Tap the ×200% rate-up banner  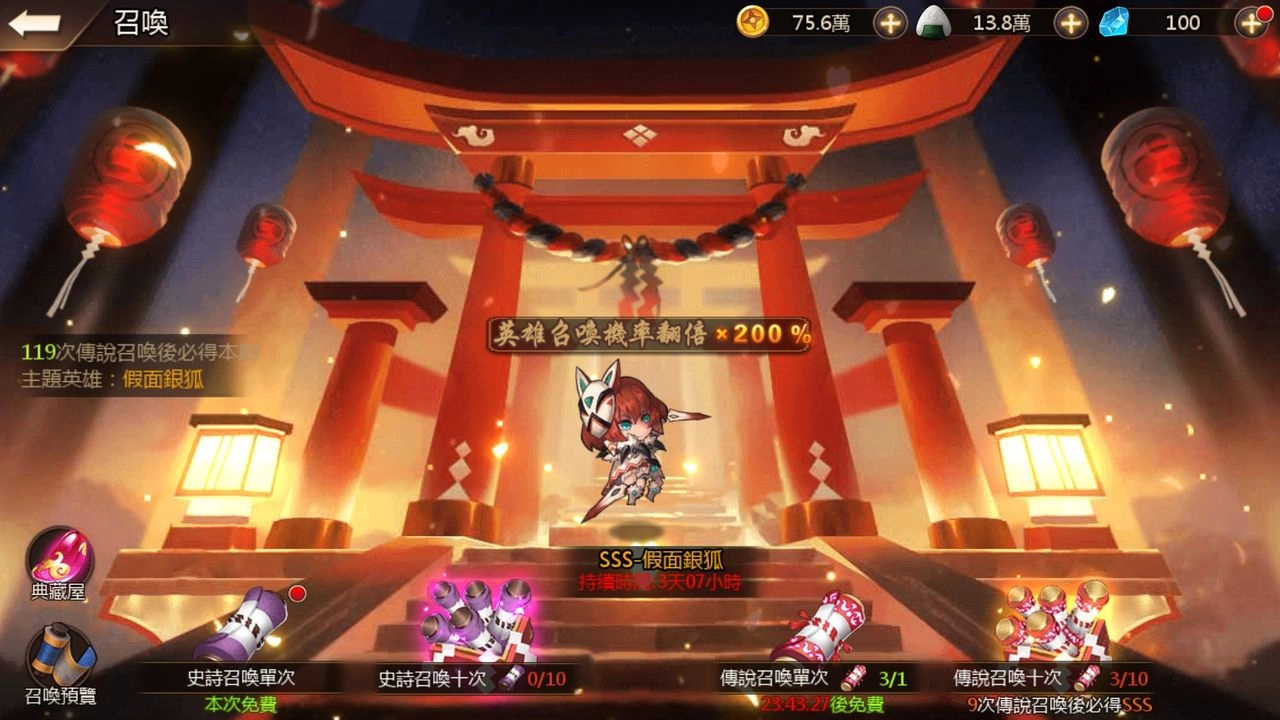click(648, 332)
